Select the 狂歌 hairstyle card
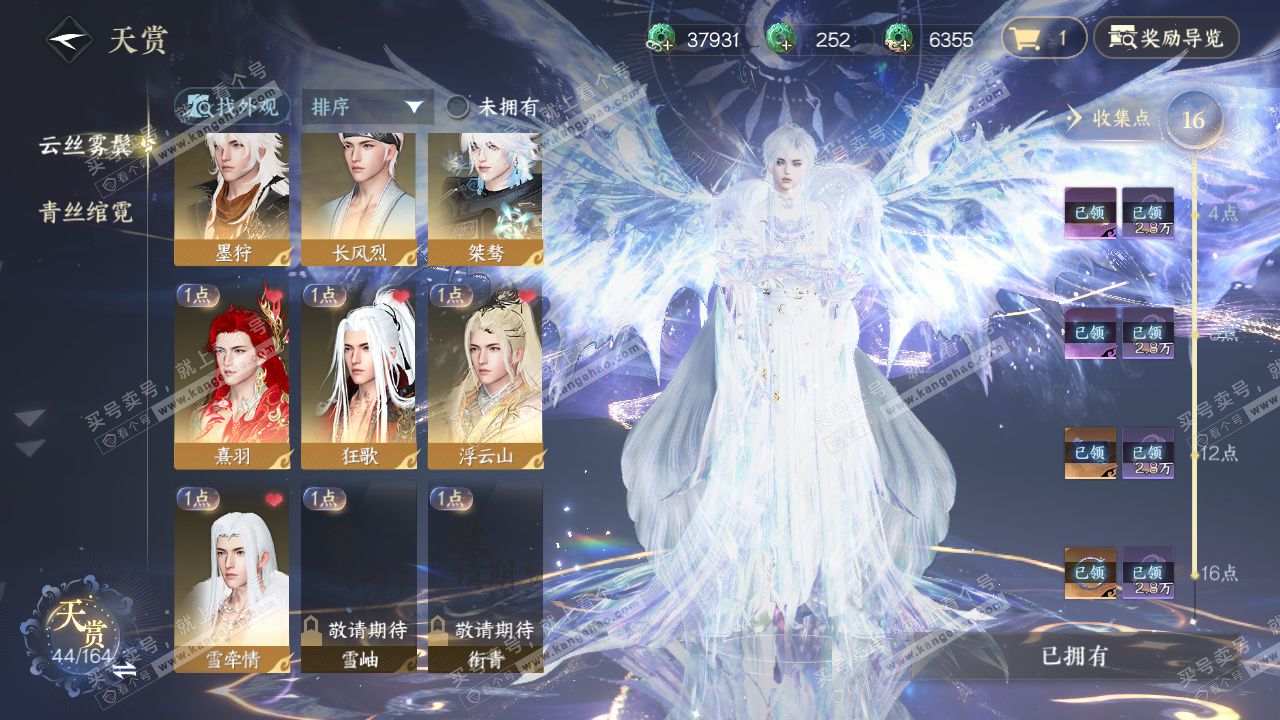 pos(359,376)
